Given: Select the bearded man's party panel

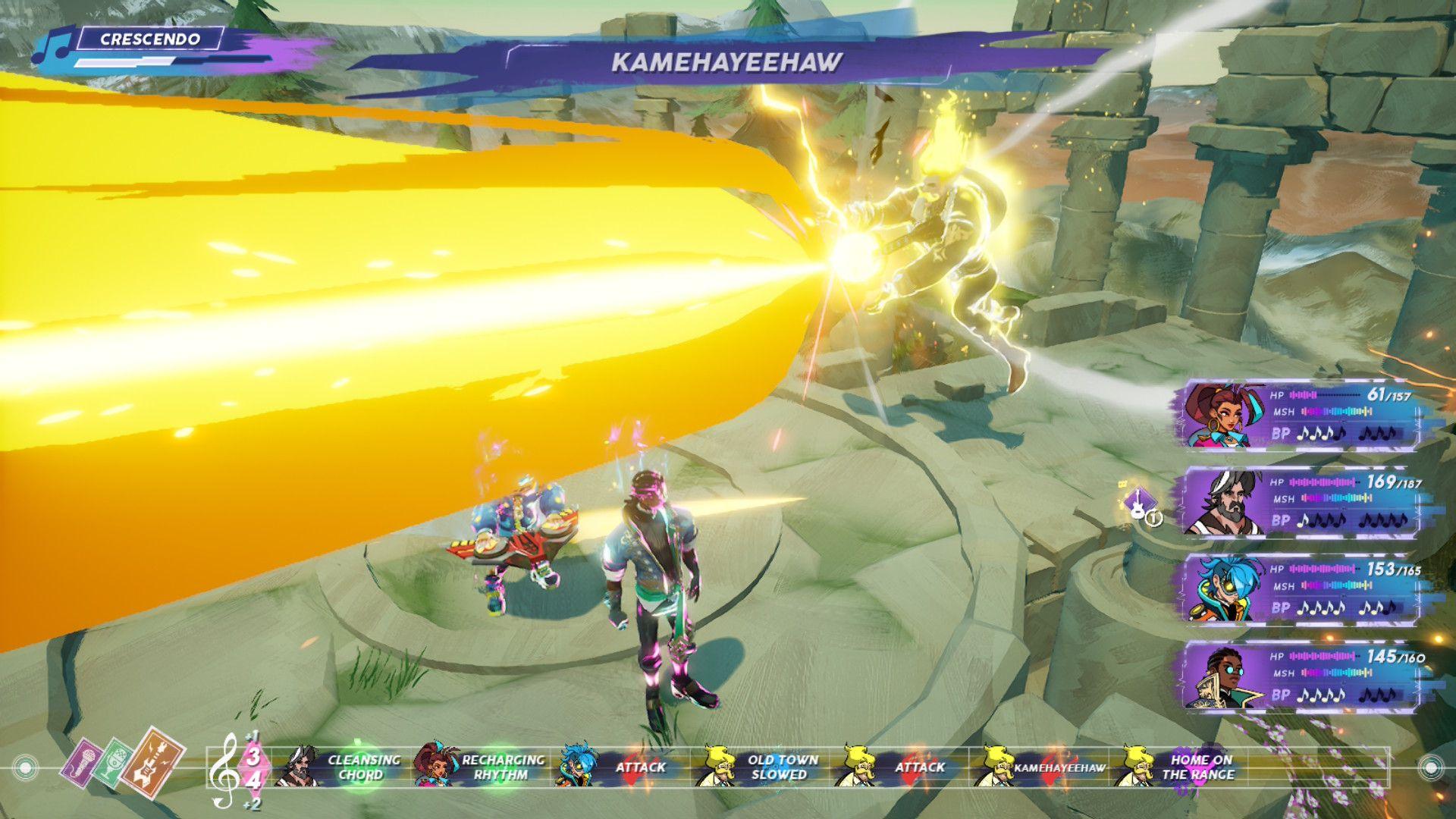Looking at the screenshot, I should click(x=1297, y=502).
